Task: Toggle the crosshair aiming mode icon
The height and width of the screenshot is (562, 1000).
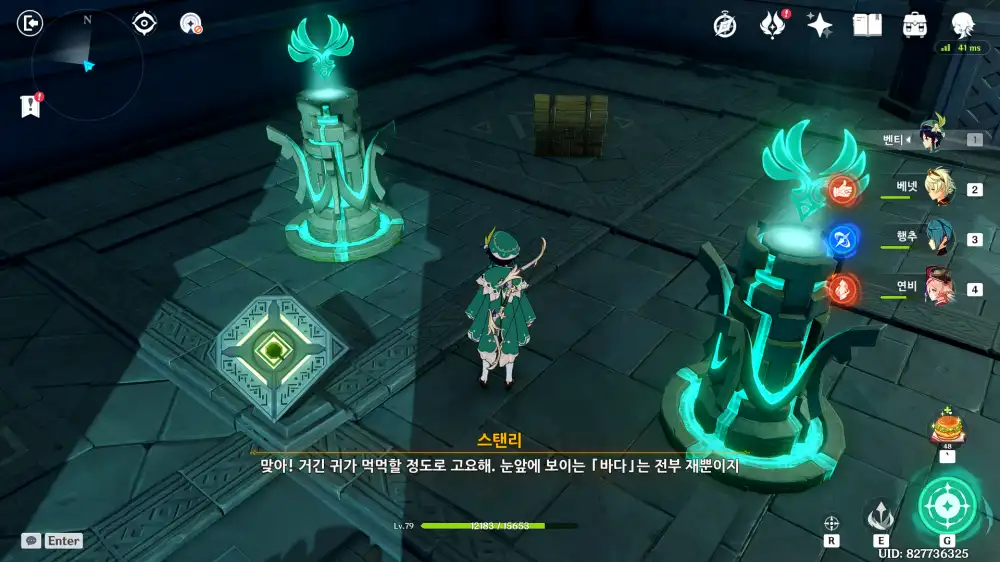Action: (831, 523)
